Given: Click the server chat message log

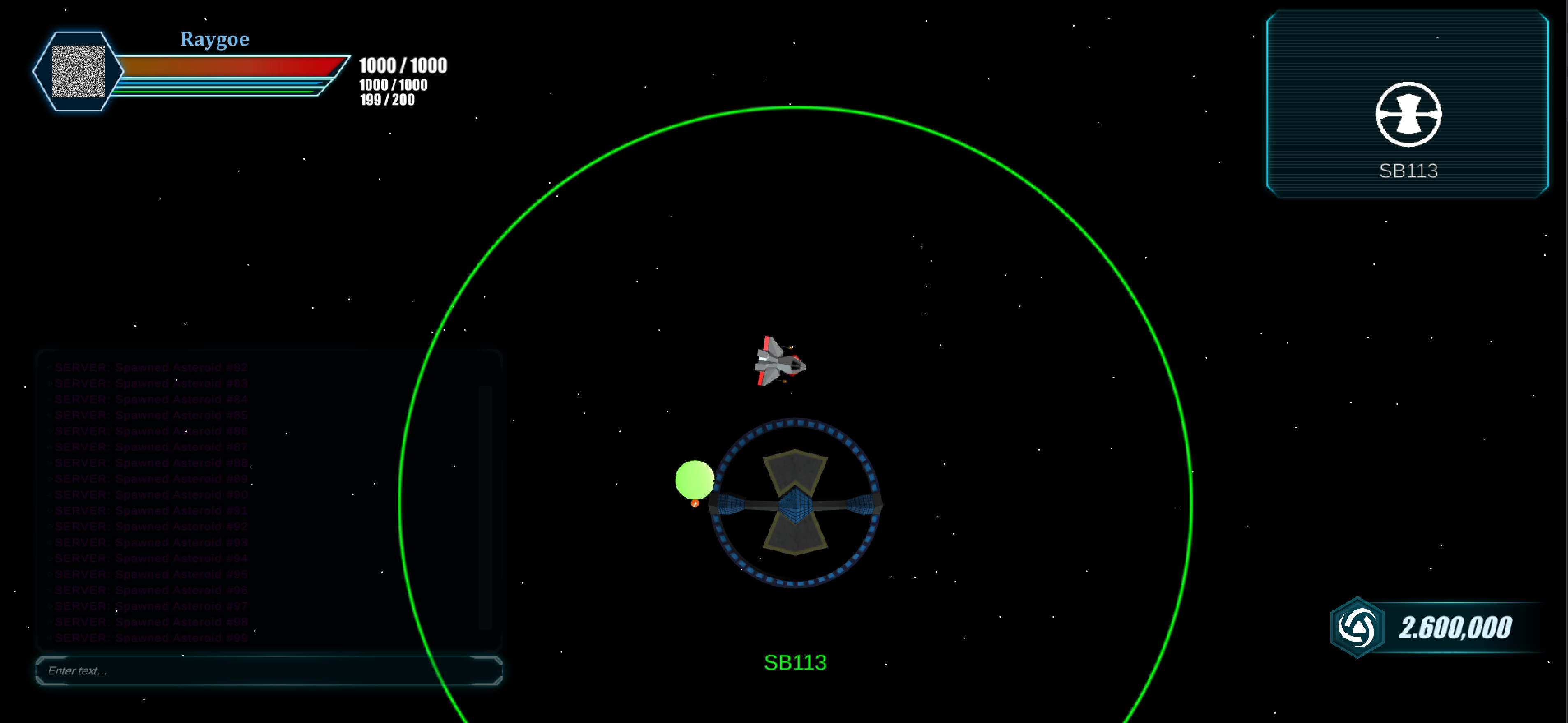Looking at the screenshot, I should click(256, 502).
